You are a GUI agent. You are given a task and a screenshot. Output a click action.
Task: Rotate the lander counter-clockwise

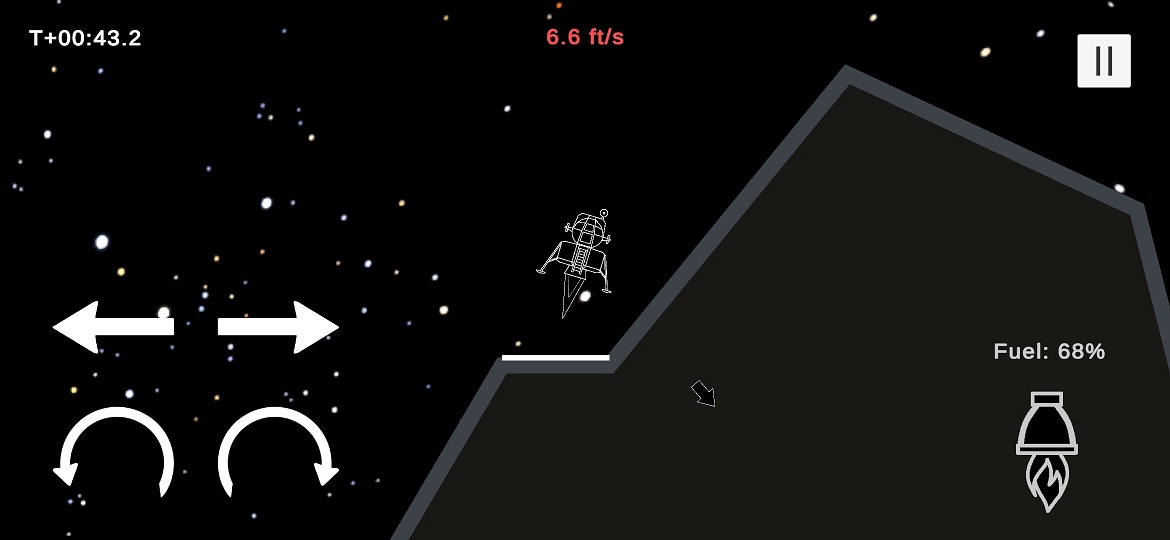pos(114,452)
